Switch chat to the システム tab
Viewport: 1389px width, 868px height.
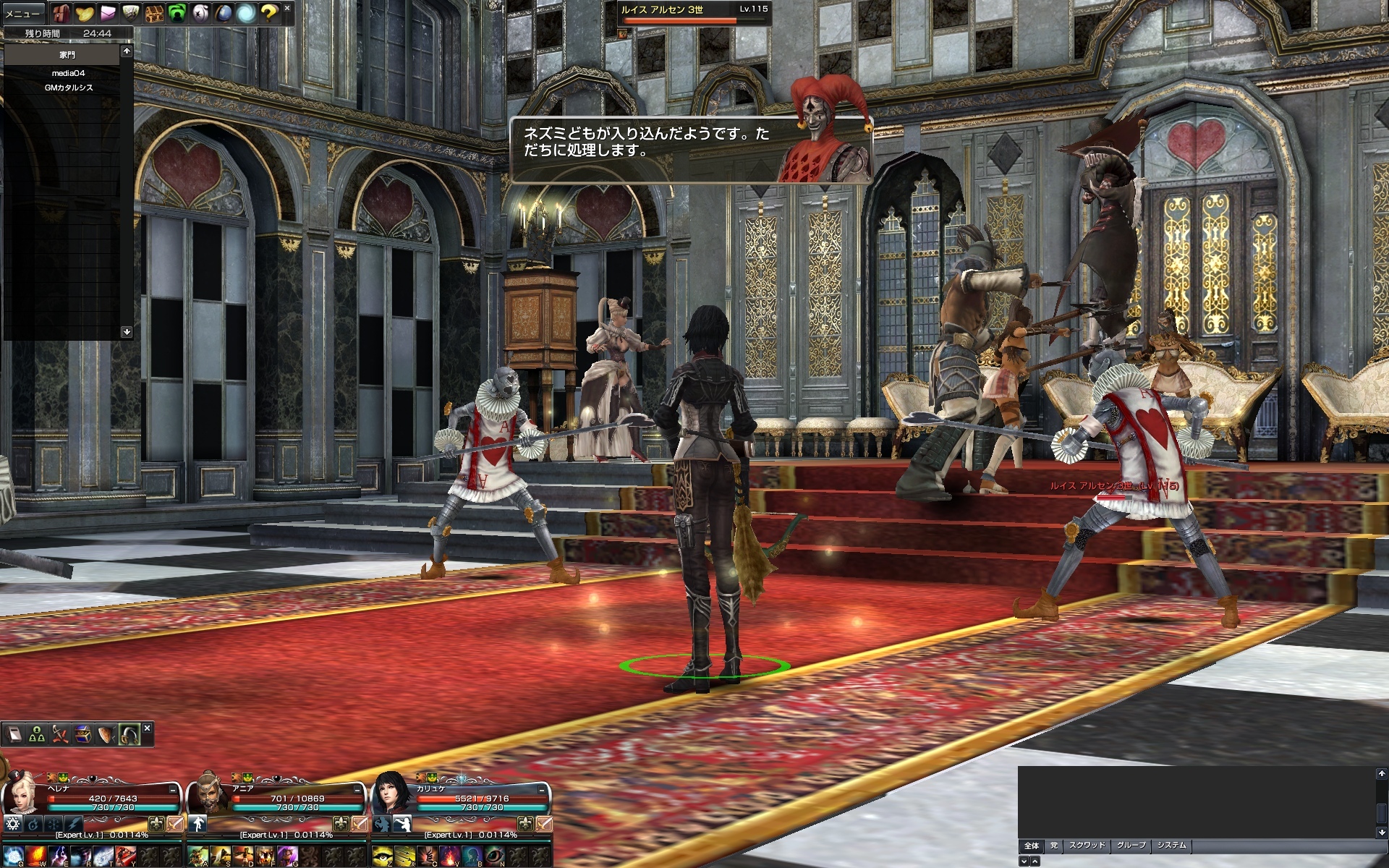tap(1171, 846)
